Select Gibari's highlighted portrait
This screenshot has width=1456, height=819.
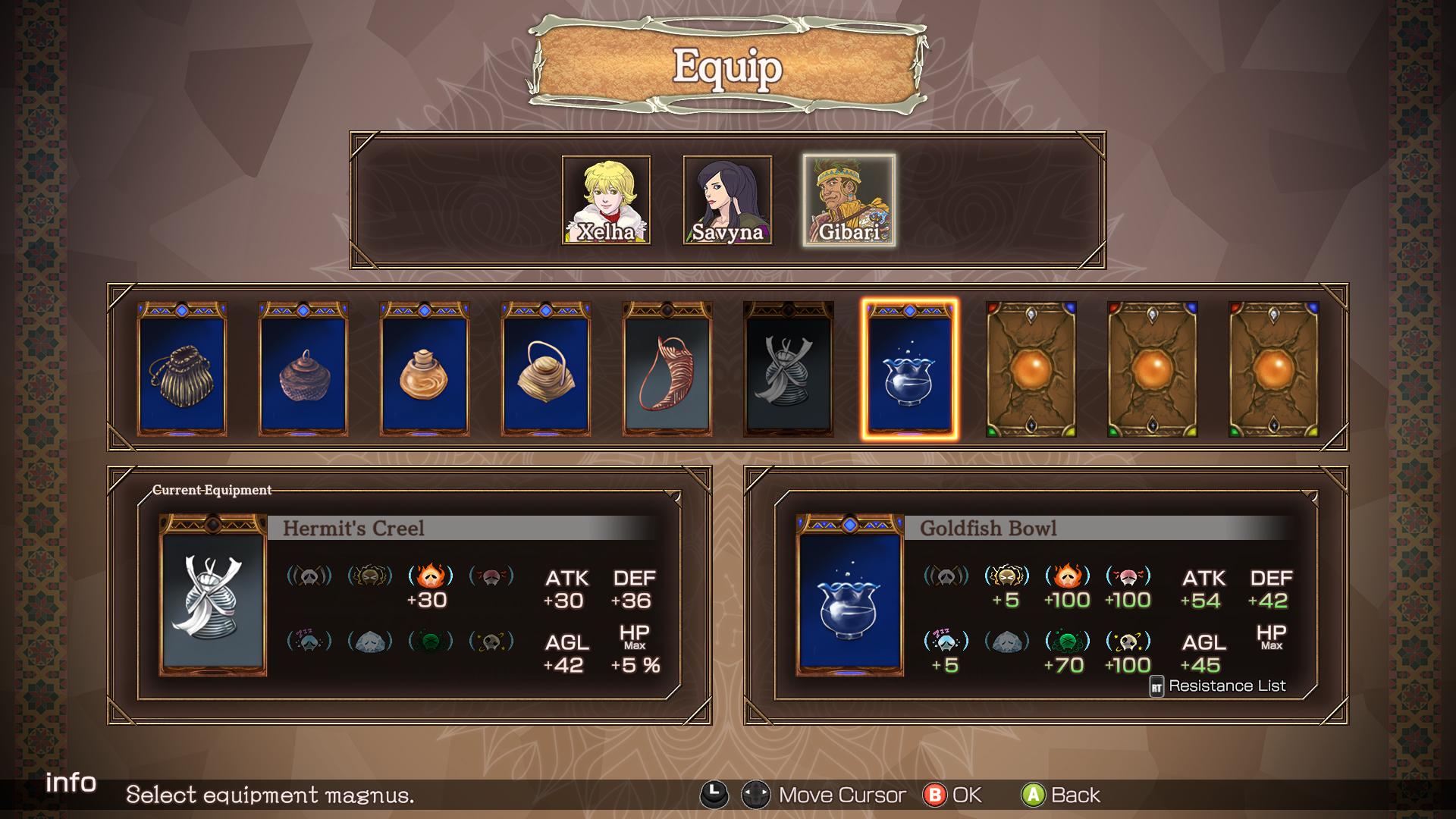849,200
